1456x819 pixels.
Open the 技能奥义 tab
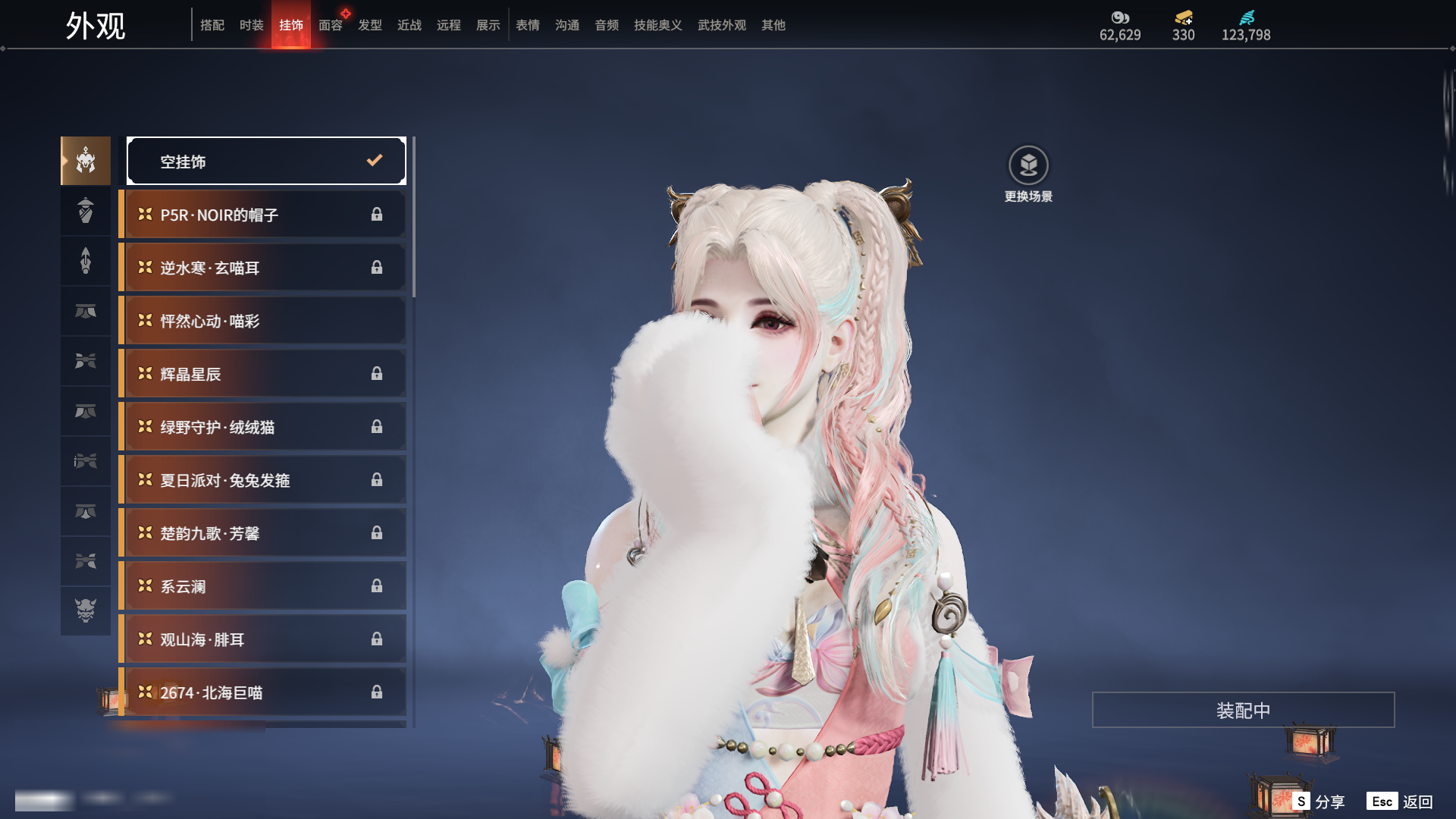click(657, 25)
